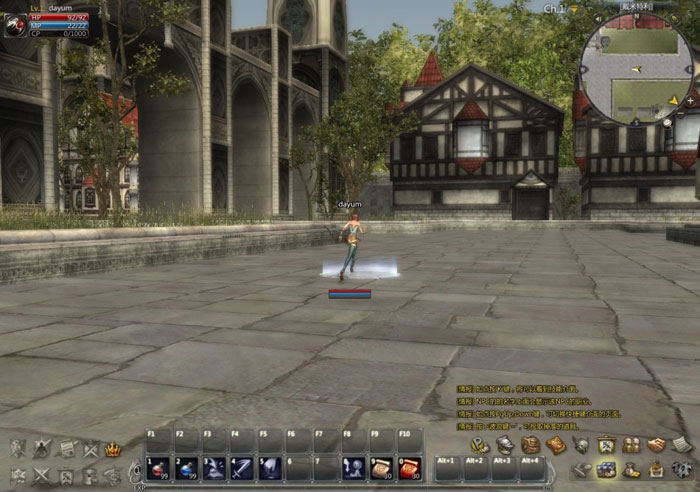Click the golden crown icon
700x492 pixels.
click(113, 449)
